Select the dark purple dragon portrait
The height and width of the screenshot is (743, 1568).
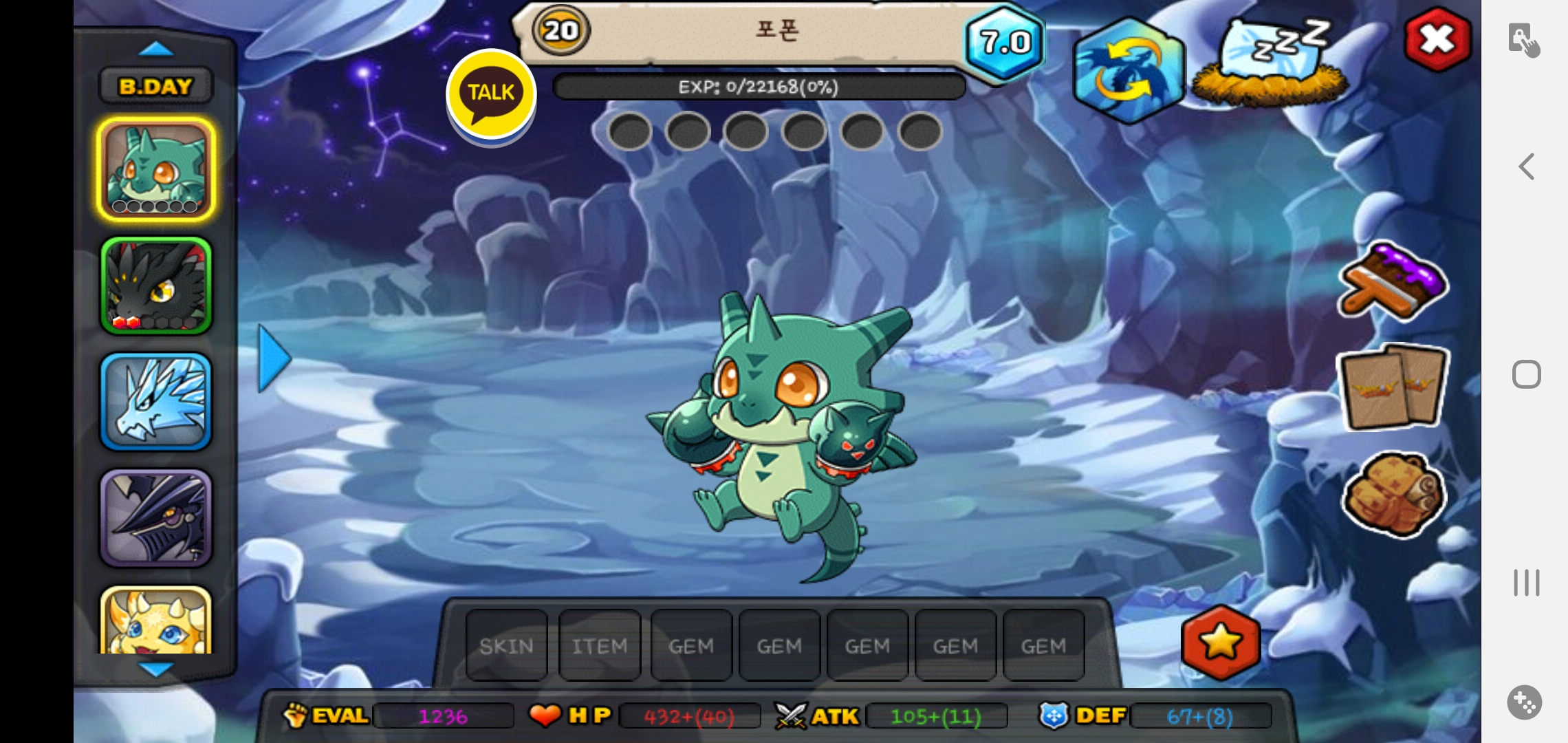pos(156,517)
